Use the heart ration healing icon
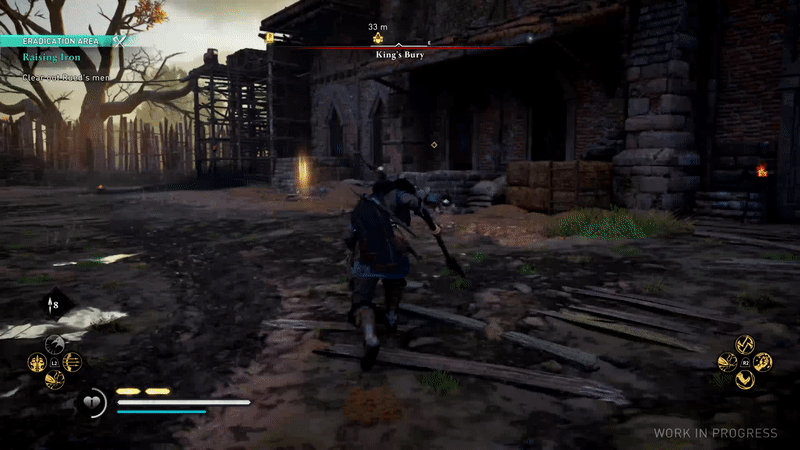800x450 pixels. coord(91,403)
